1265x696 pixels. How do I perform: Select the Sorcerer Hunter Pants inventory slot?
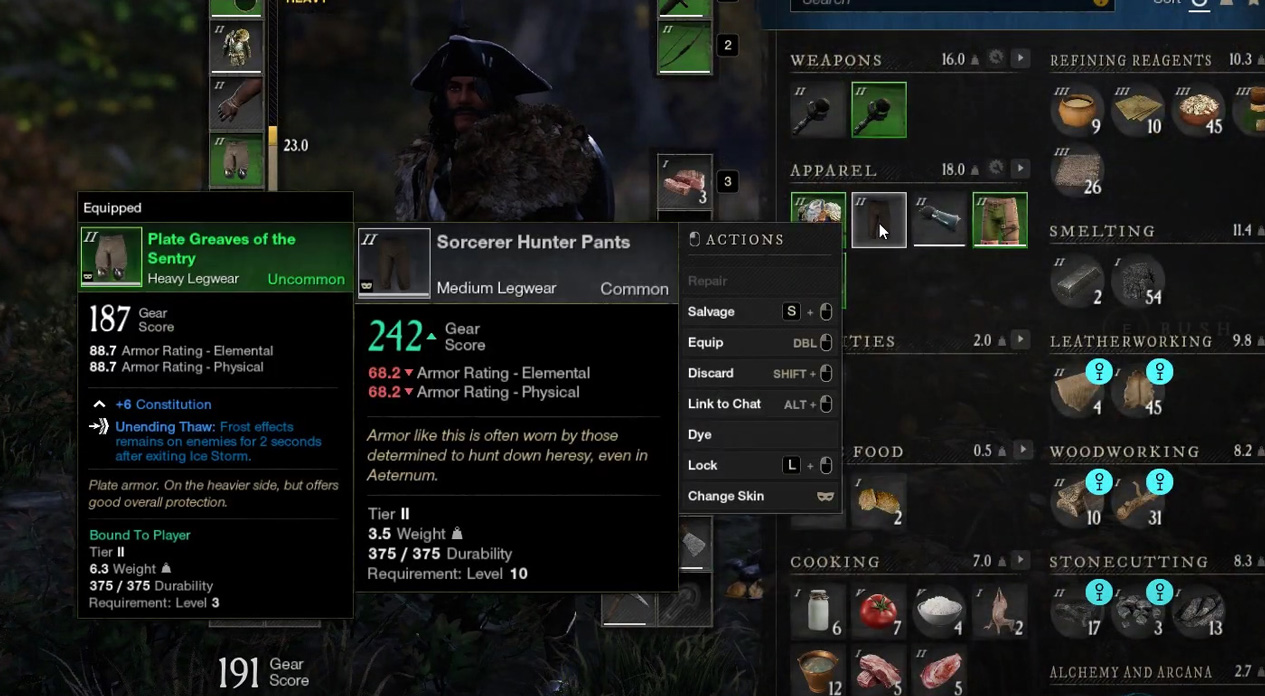click(879, 220)
